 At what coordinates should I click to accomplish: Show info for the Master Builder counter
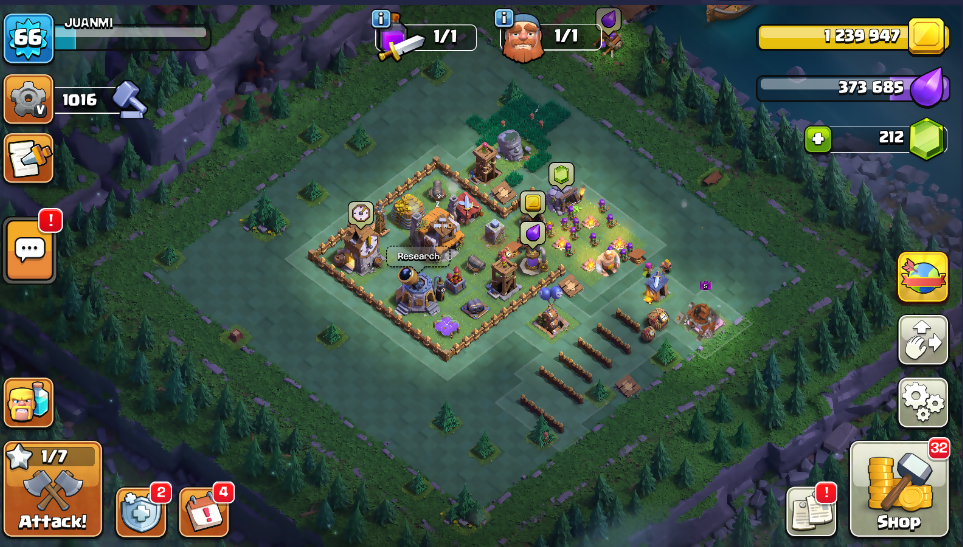pos(504,19)
